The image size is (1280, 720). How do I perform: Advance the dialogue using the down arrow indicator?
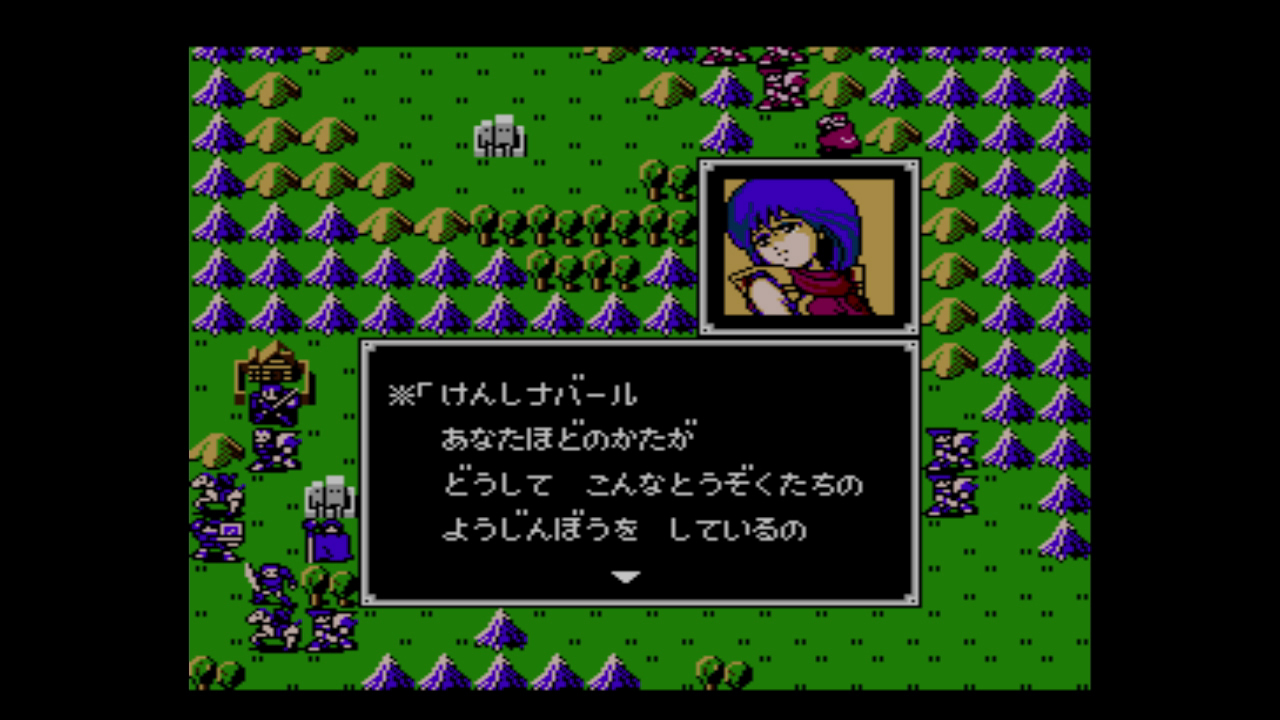(x=627, y=576)
